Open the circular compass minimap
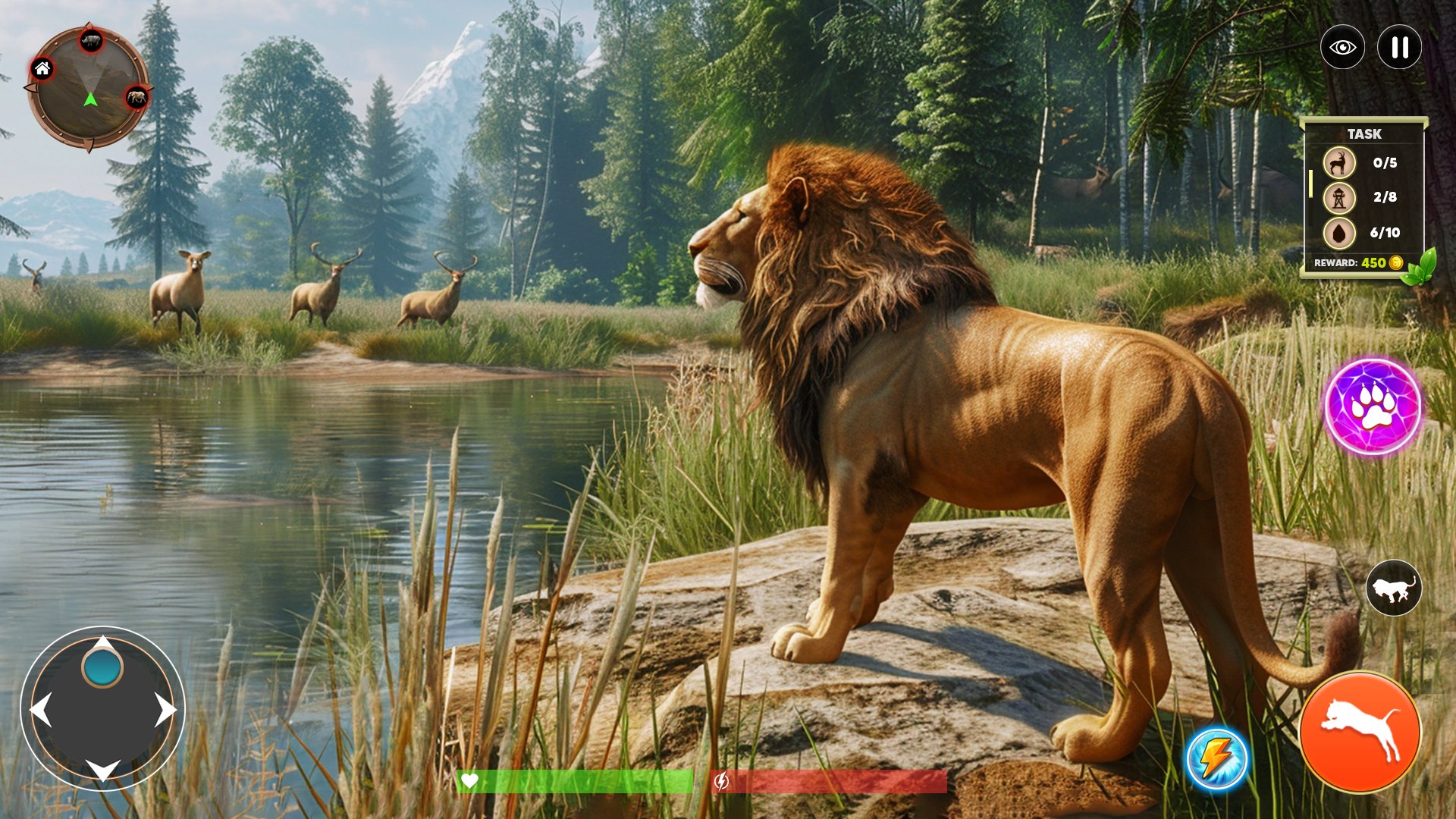The image size is (1456, 819). 89,87
